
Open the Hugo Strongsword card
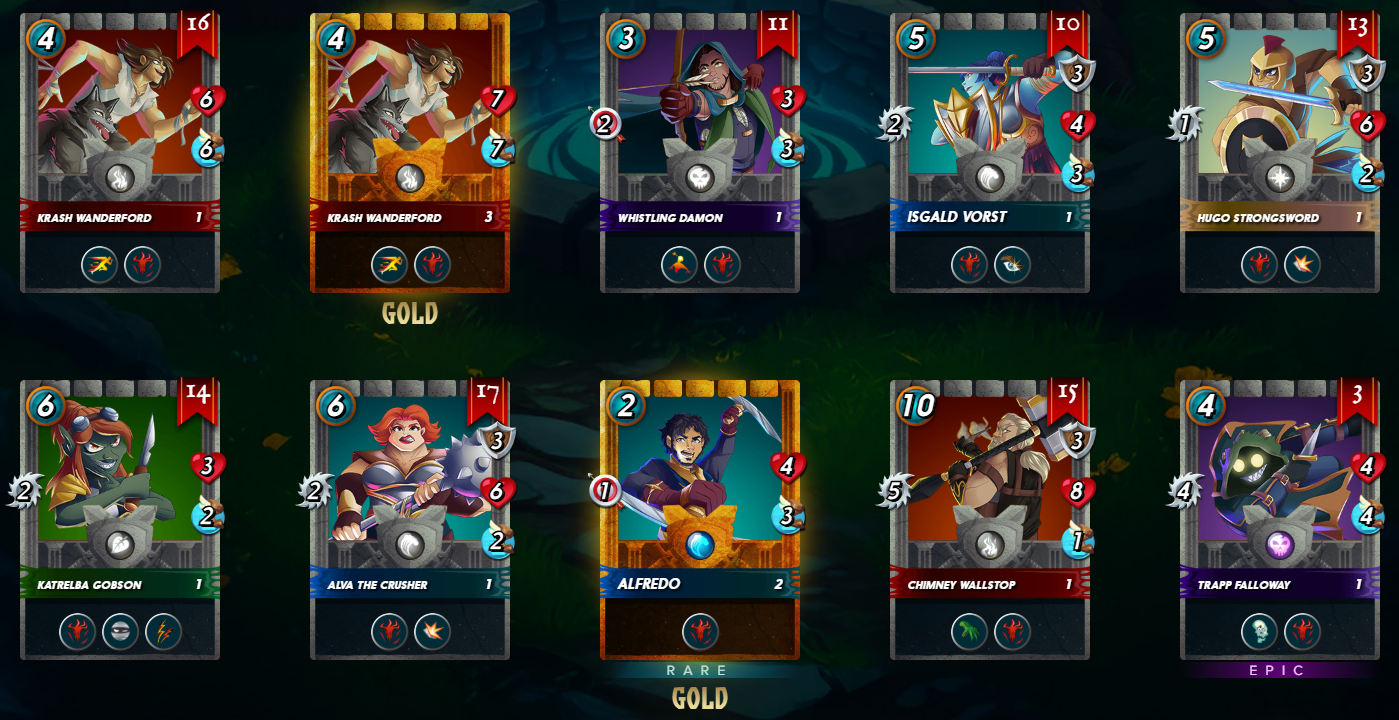[1280, 120]
